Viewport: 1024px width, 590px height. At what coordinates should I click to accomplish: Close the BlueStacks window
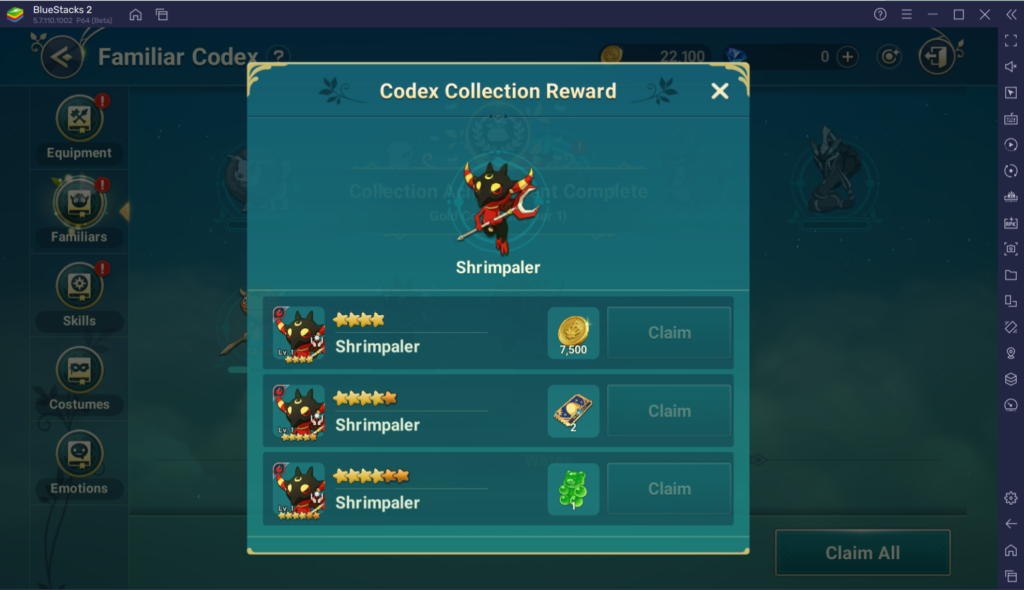984,14
